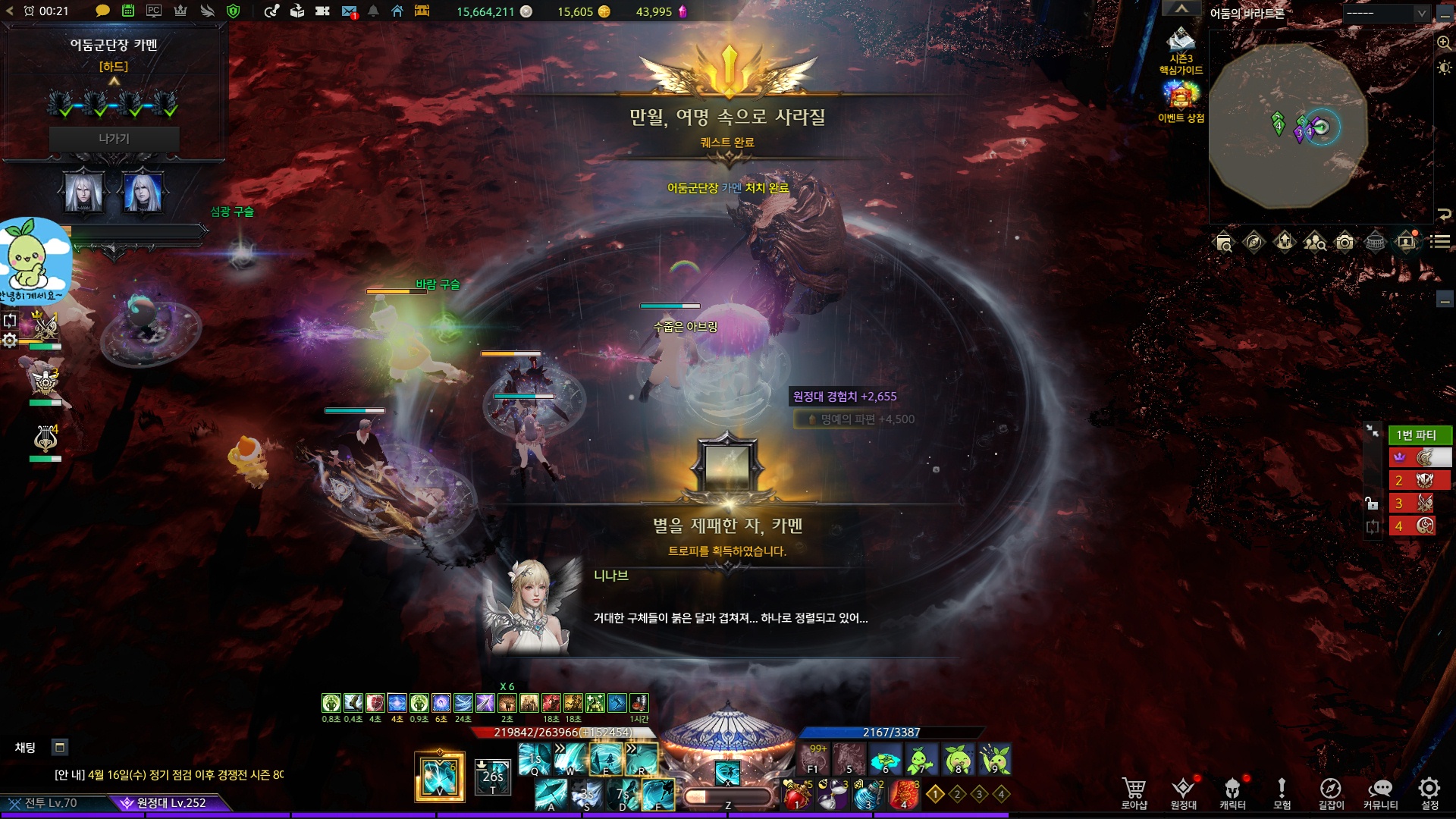The width and height of the screenshot is (1456, 819).
Task: Open the 길잡이 guide menu
Action: click(x=1330, y=792)
